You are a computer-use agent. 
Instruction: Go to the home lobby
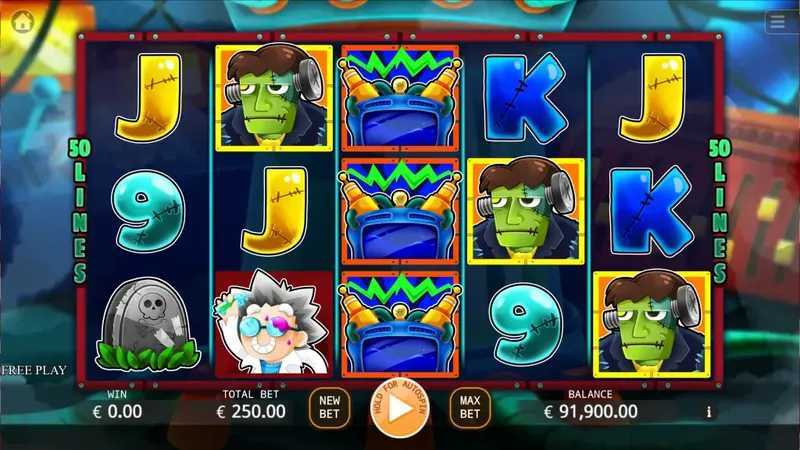point(19,19)
